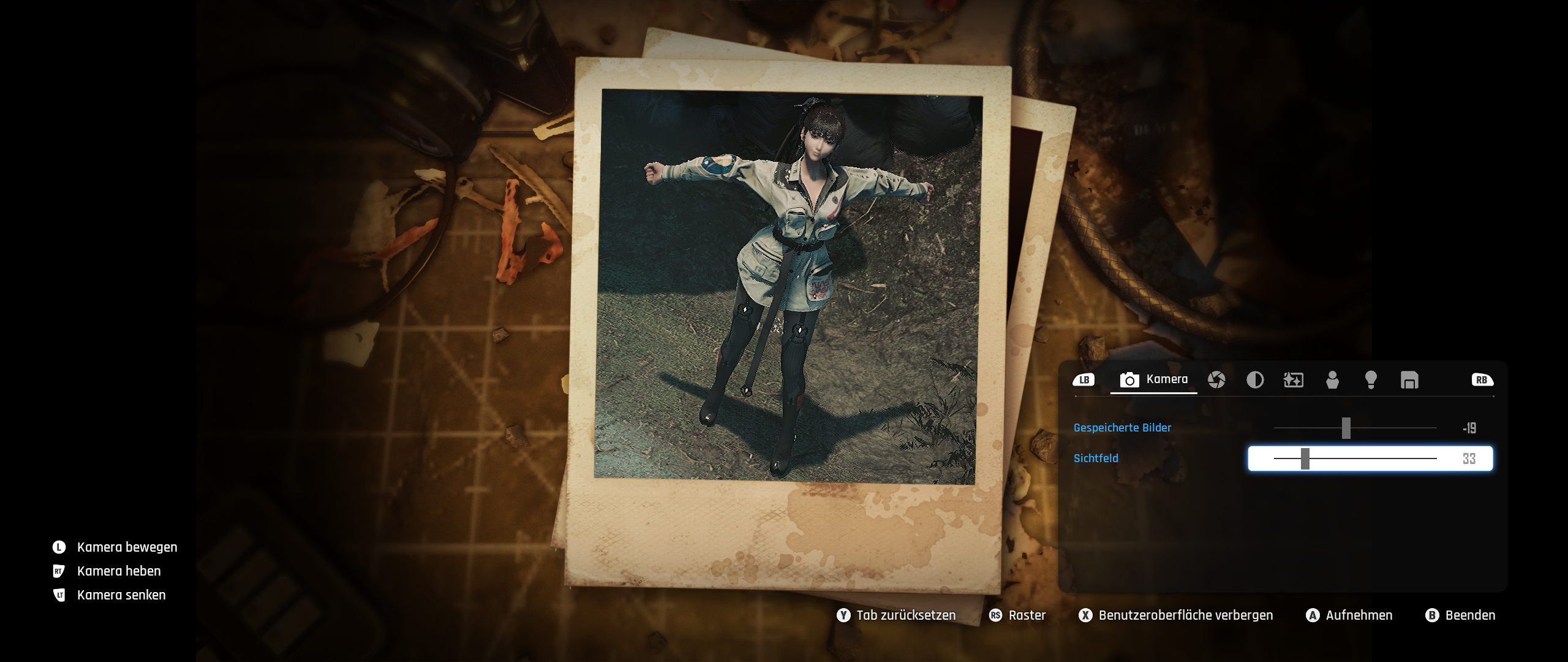Switch to the aperture shutter tab

pos(1216,380)
